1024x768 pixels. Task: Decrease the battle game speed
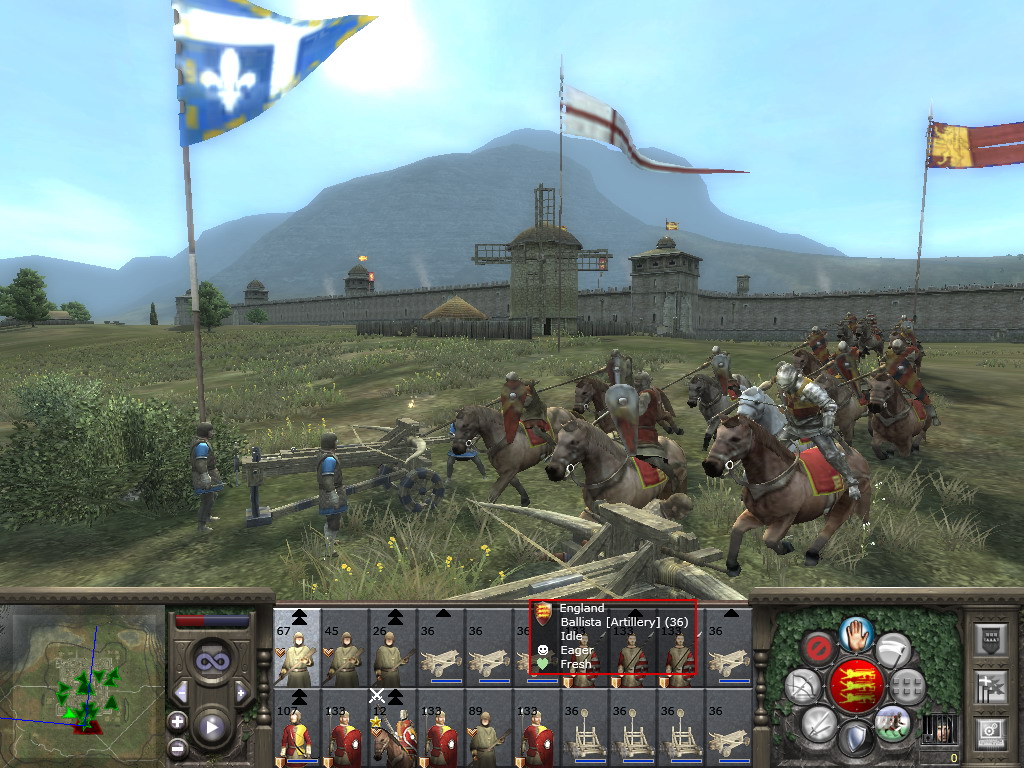click(181, 692)
